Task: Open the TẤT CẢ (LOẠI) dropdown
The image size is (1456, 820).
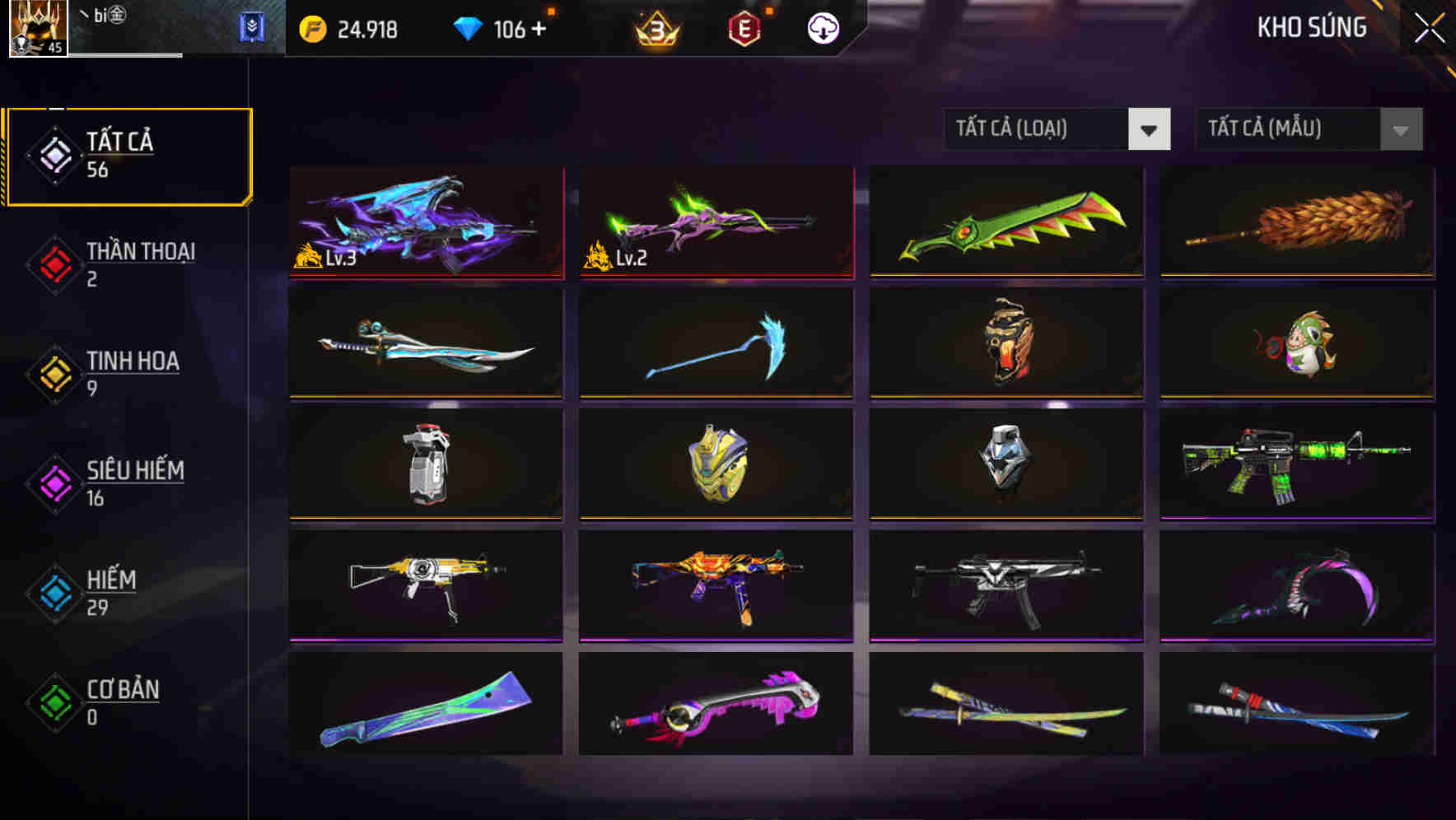Action: 1057,129
